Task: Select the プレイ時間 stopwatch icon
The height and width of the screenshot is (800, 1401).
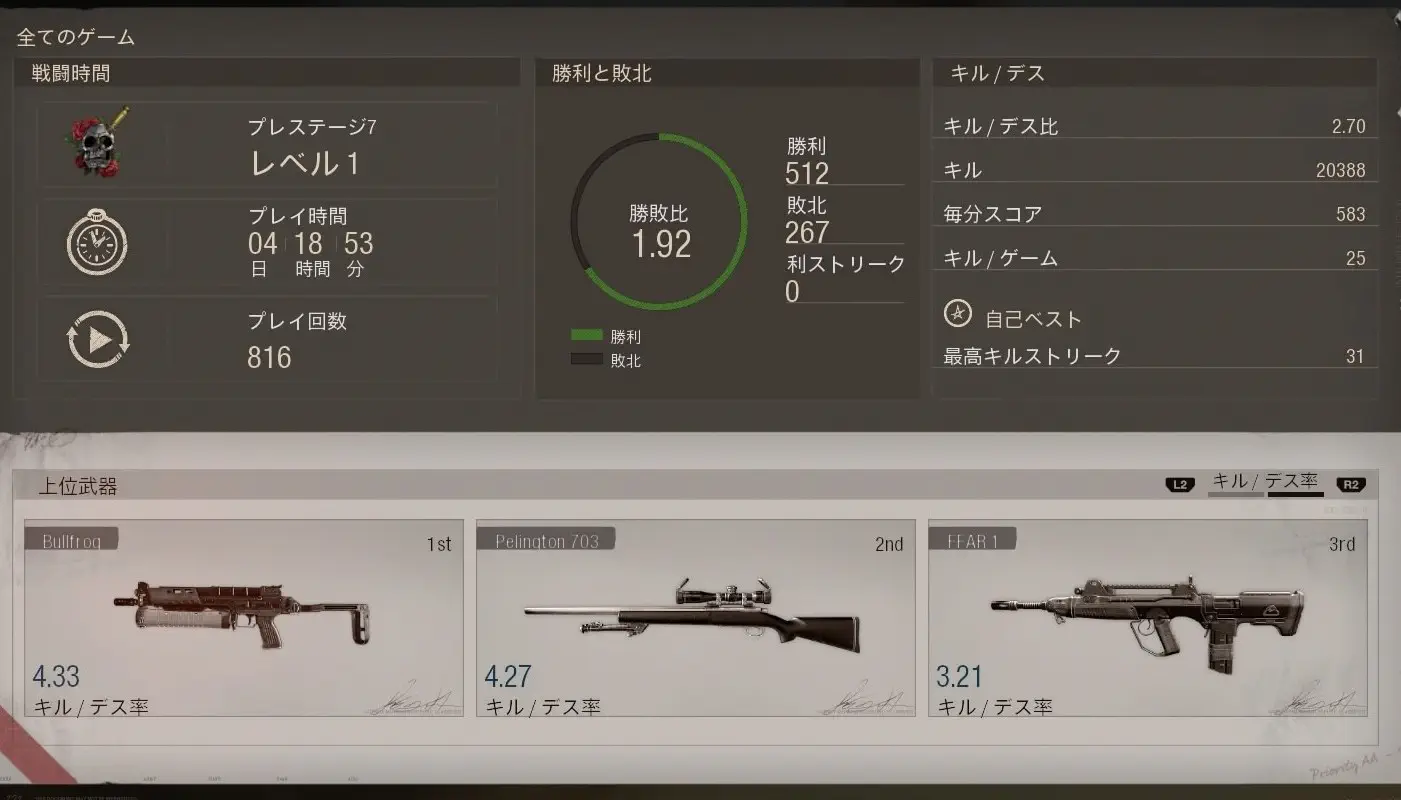Action: pos(98,240)
